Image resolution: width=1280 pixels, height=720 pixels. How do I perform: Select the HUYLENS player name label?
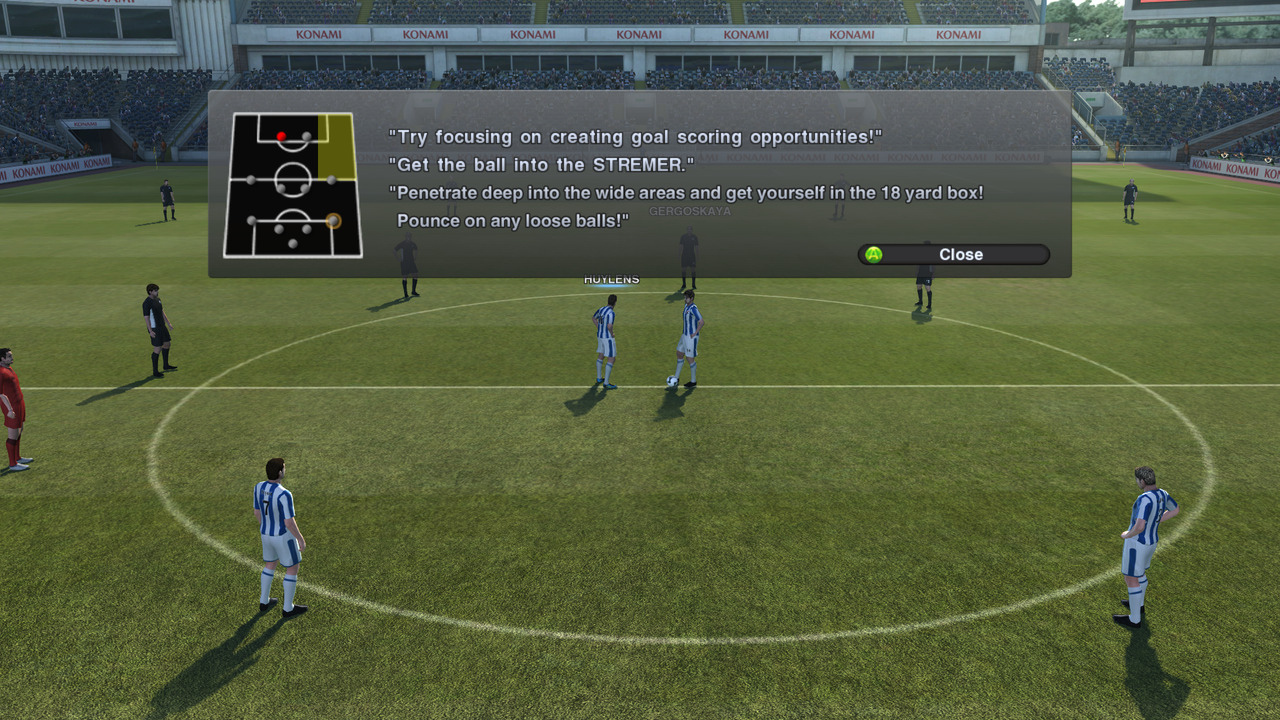click(x=610, y=278)
